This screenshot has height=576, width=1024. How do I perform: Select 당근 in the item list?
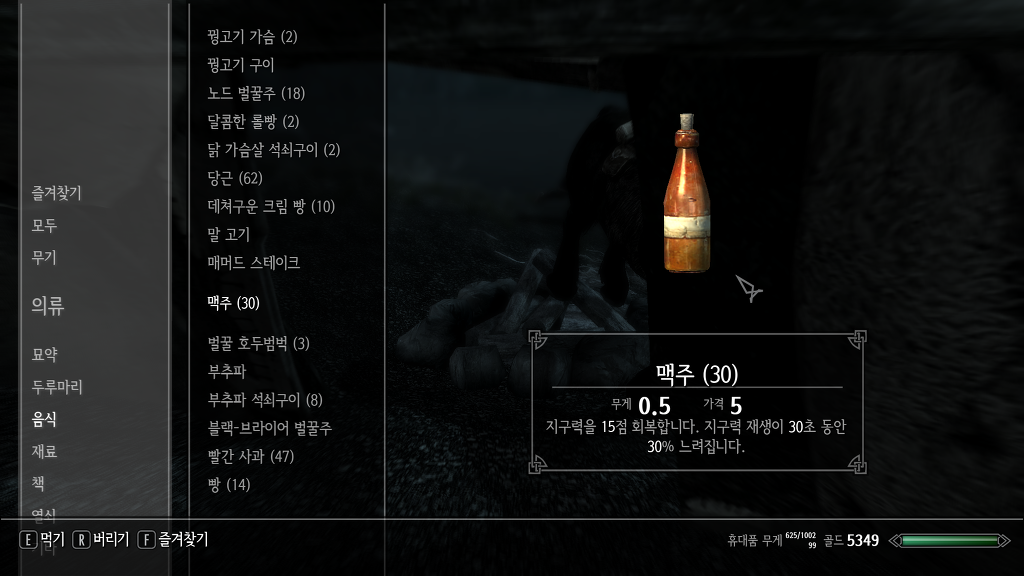(234, 178)
